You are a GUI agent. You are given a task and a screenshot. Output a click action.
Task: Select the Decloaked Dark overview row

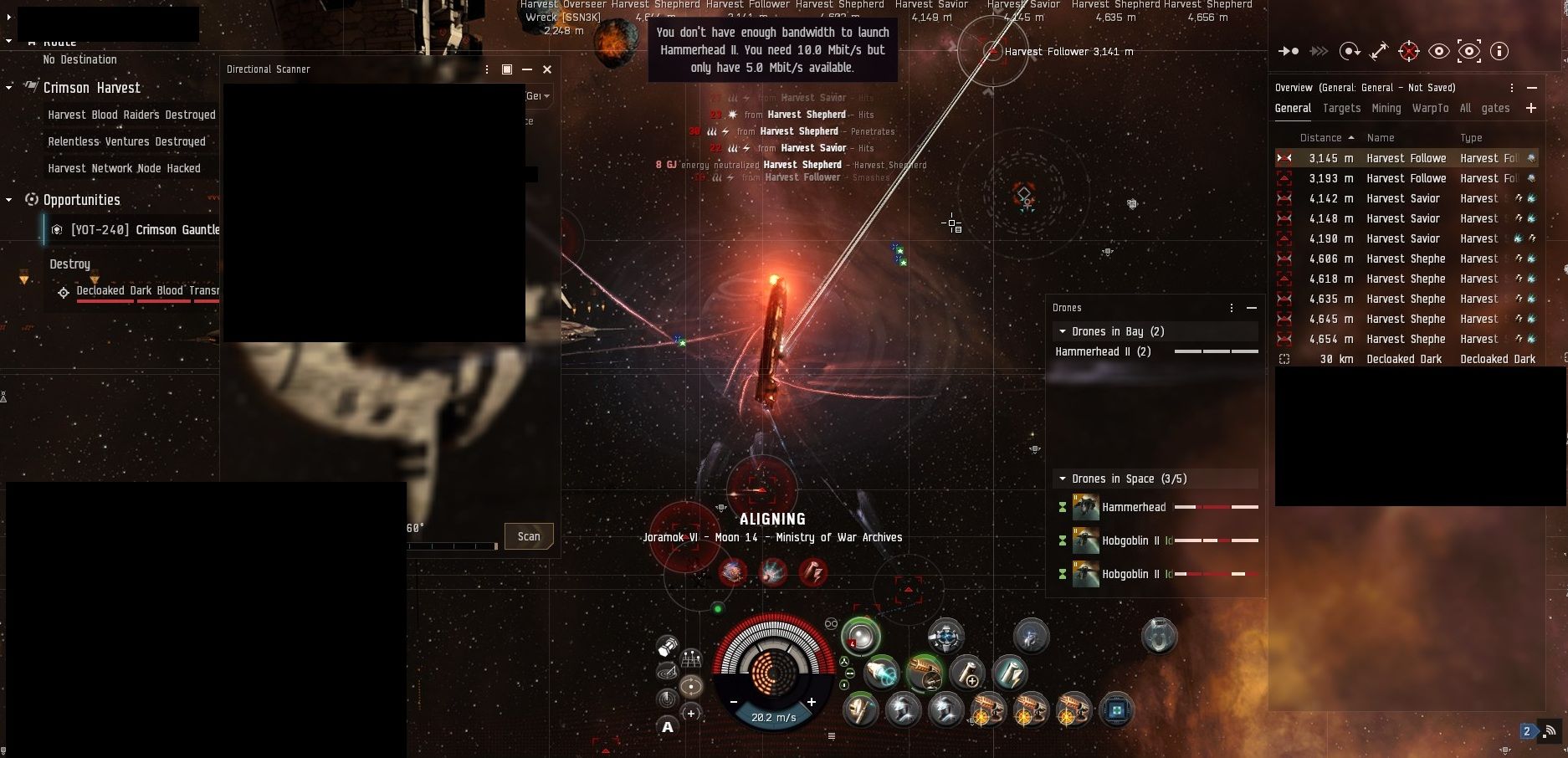1404,359
